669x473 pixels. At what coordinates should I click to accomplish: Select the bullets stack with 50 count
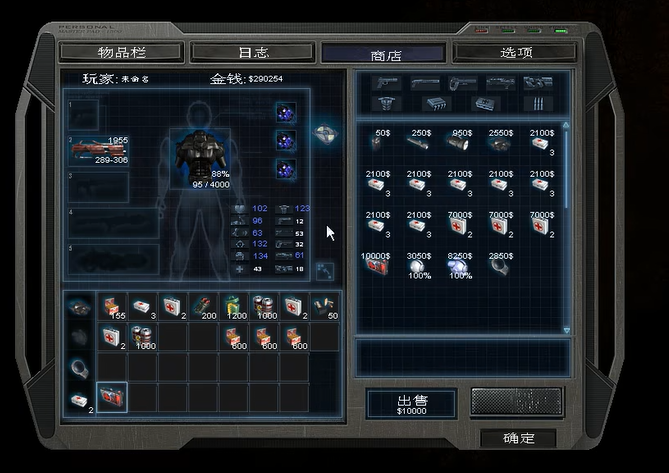click(323, 306)
